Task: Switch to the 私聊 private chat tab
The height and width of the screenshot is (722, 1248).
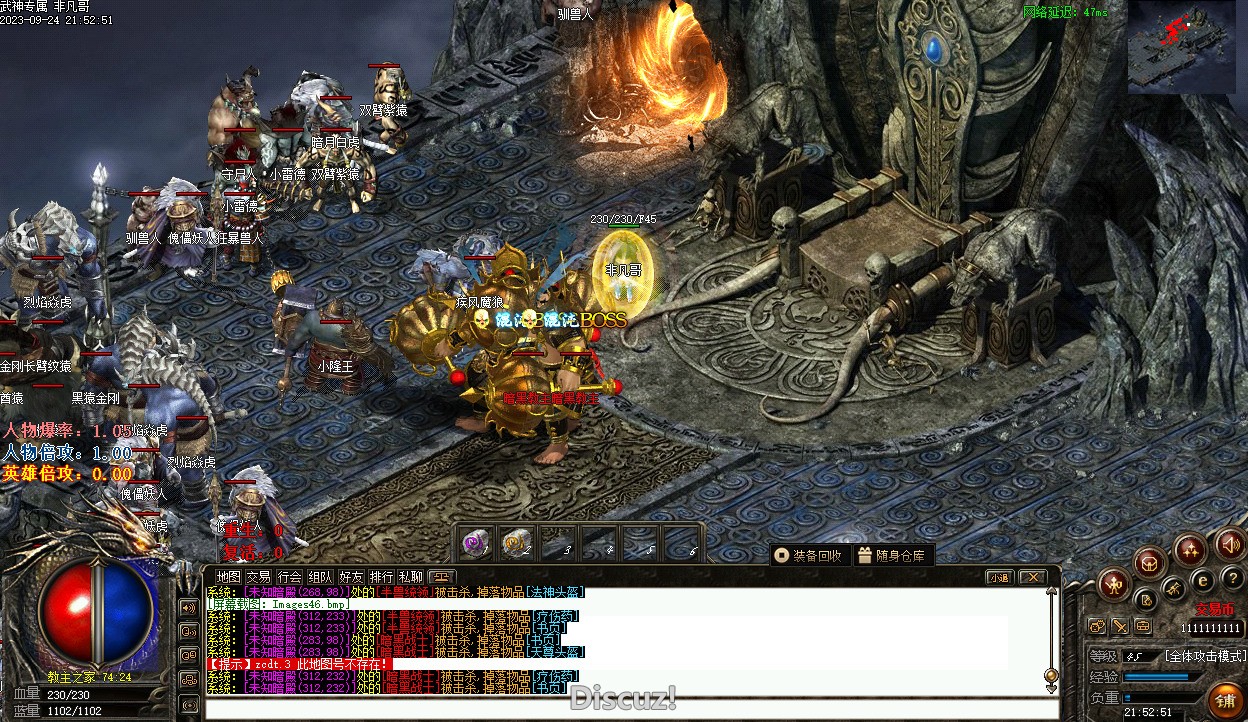Action: [x=411, y=577]
